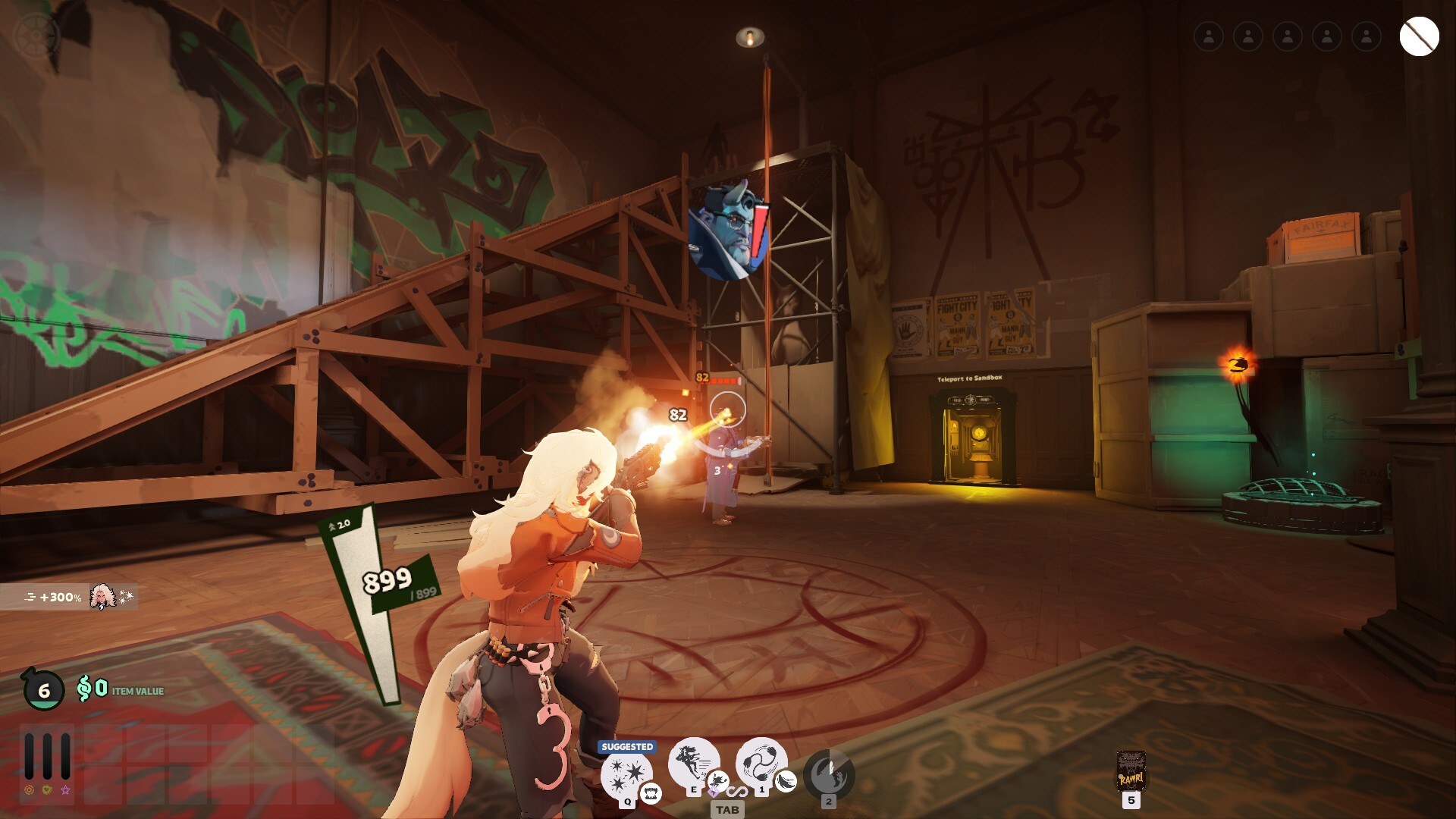
Task: Select the feather modifier icon on ability 1
Action: click(785, 782)
